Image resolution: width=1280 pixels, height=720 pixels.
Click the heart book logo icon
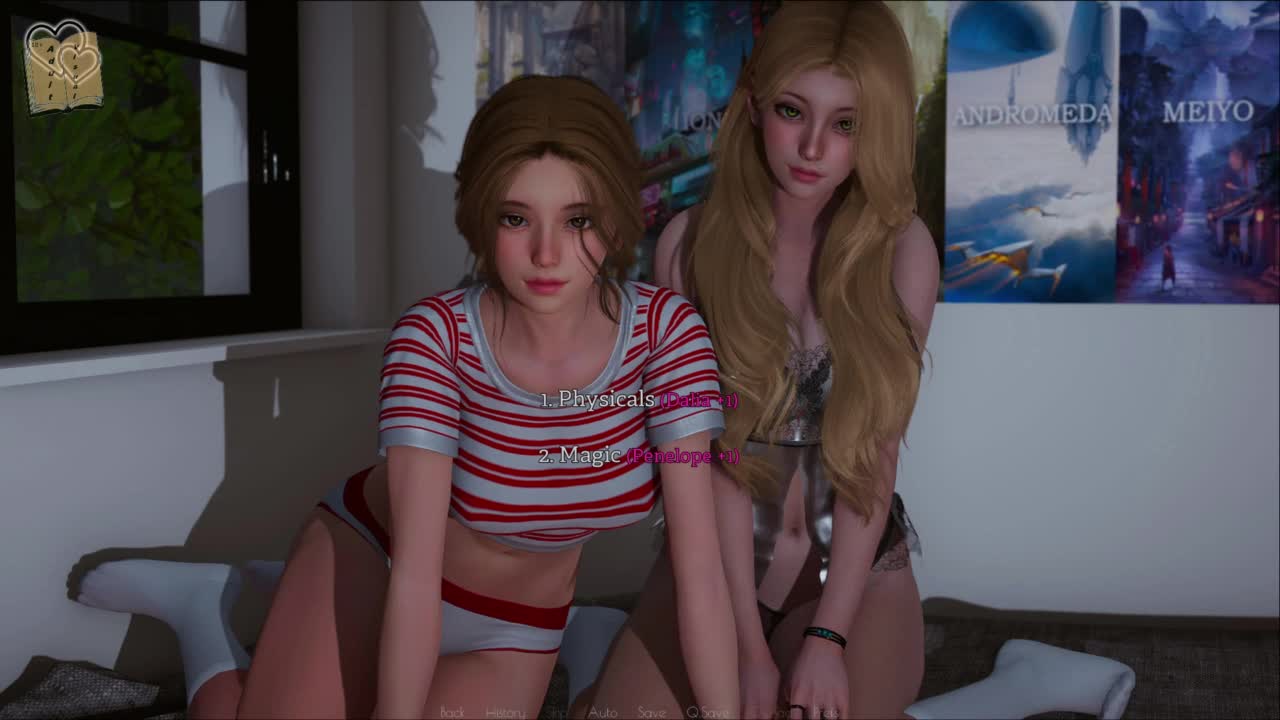(x=63, y=67)
